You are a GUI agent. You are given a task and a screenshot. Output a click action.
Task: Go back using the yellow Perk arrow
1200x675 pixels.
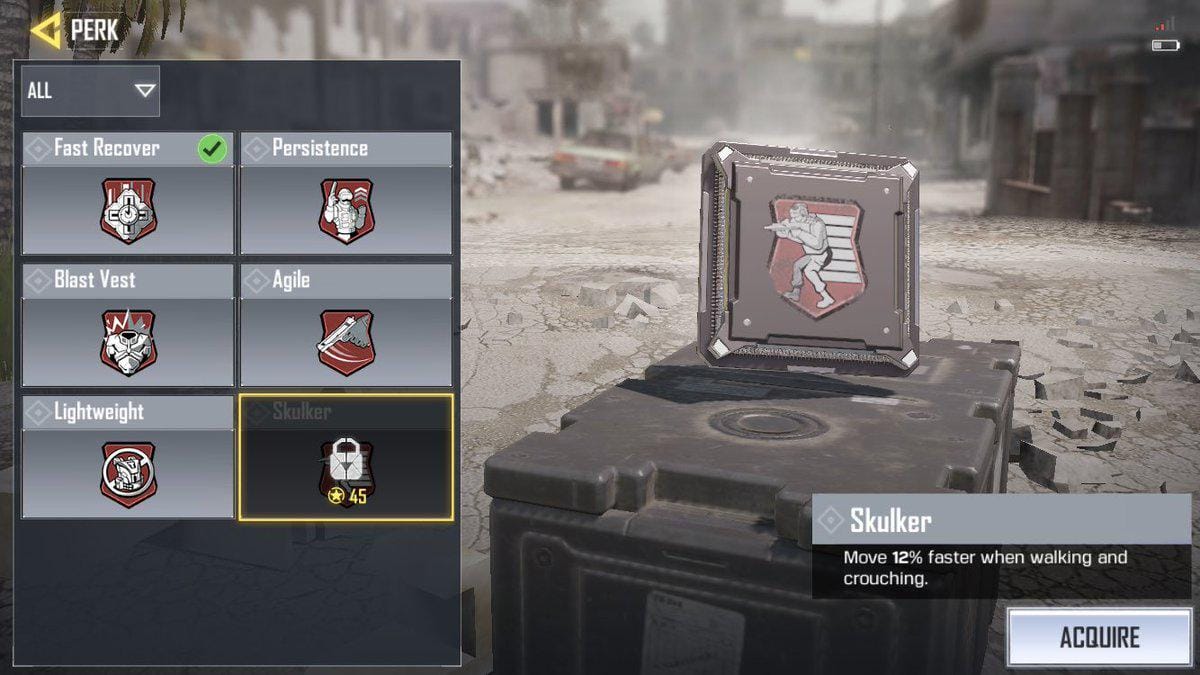(x=45, y=30)
